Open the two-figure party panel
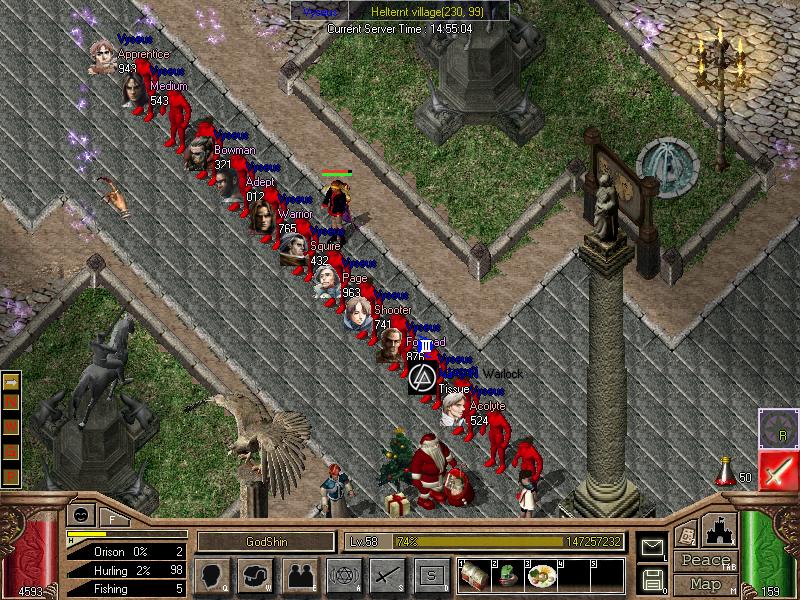The width and height of the screenshot is (800, 600). (x=299, y=575)
